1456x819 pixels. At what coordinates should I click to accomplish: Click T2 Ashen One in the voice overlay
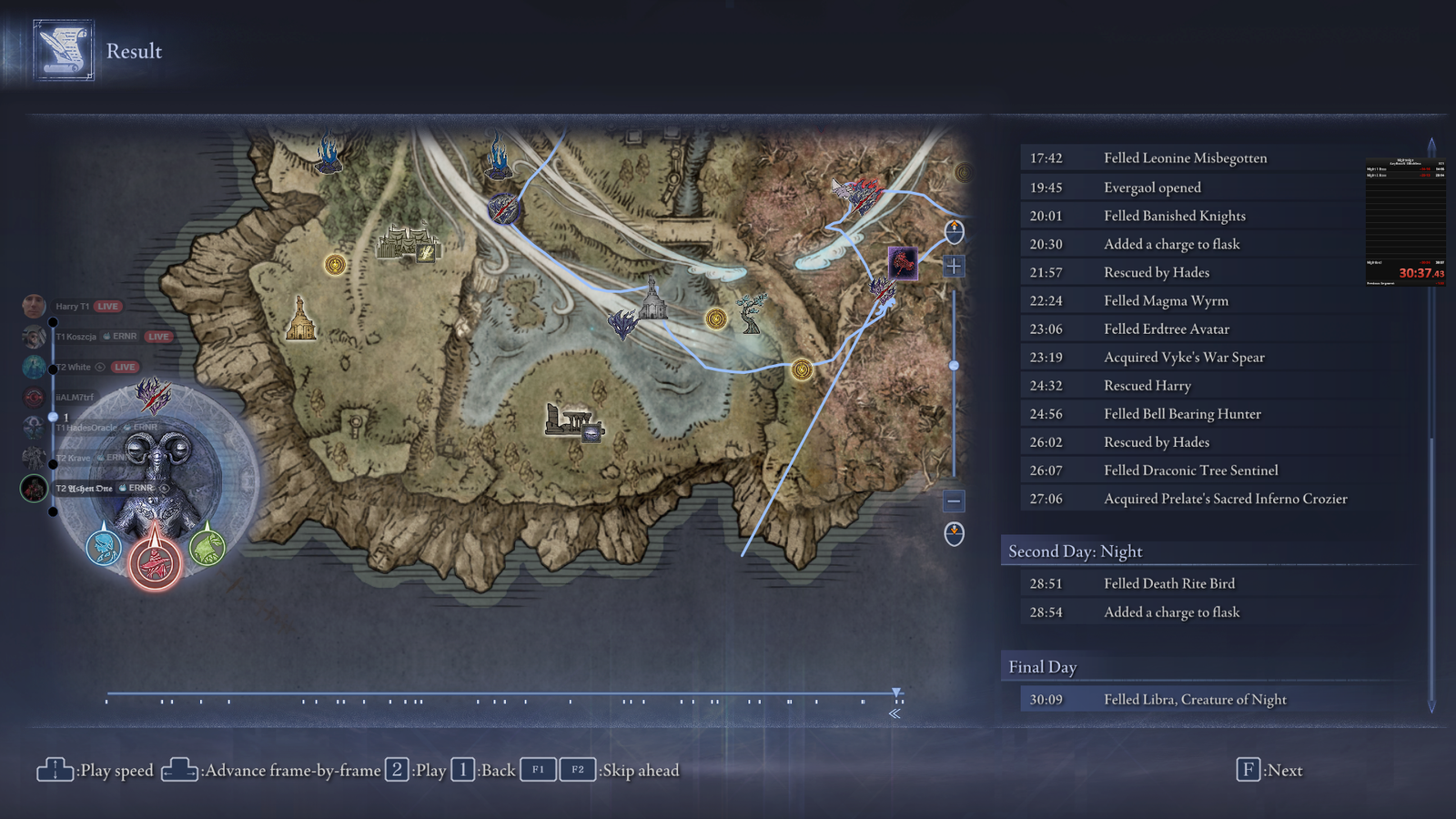tap(85, 489)
